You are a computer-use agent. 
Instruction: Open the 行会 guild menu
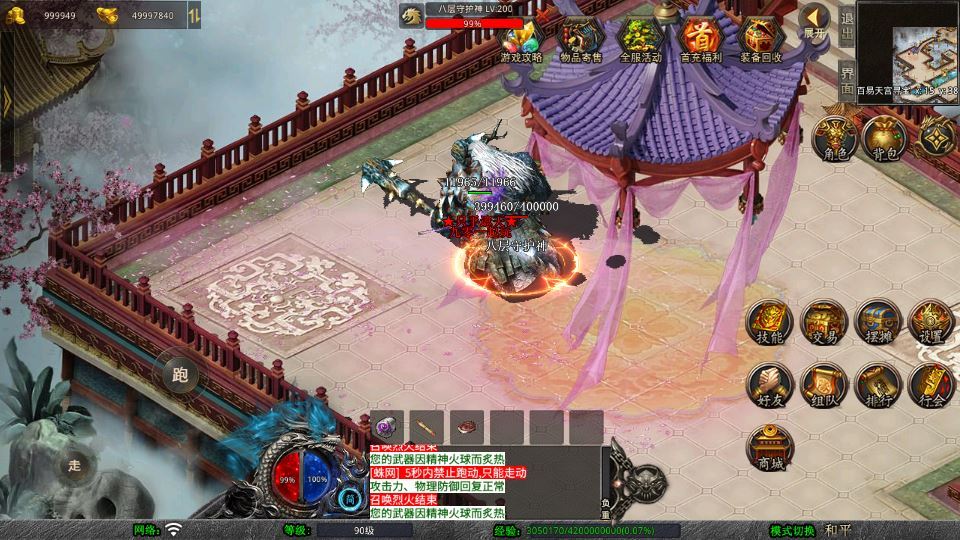point(931,385)
